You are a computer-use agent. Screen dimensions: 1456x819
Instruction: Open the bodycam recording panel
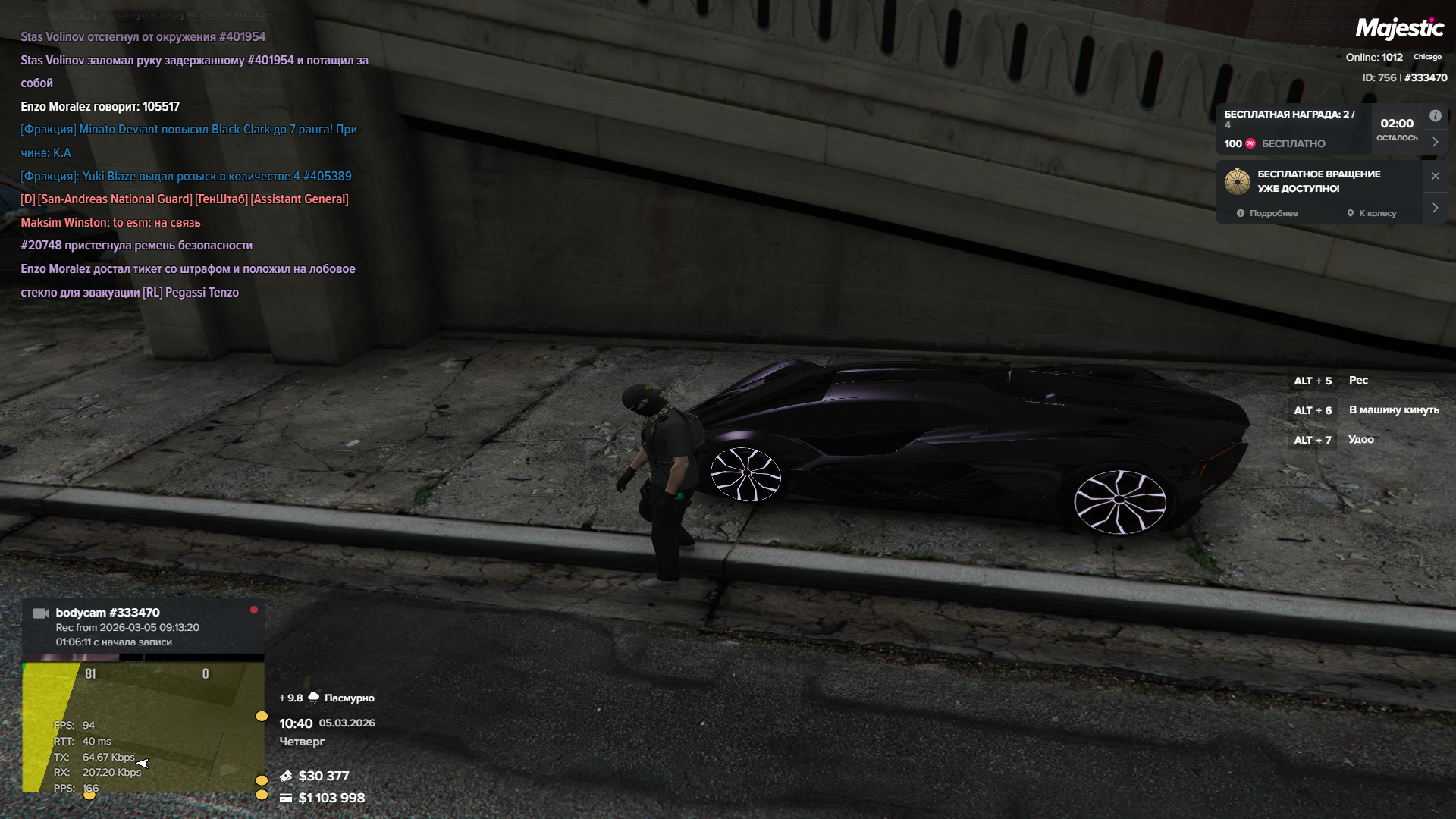click(143, 626)
